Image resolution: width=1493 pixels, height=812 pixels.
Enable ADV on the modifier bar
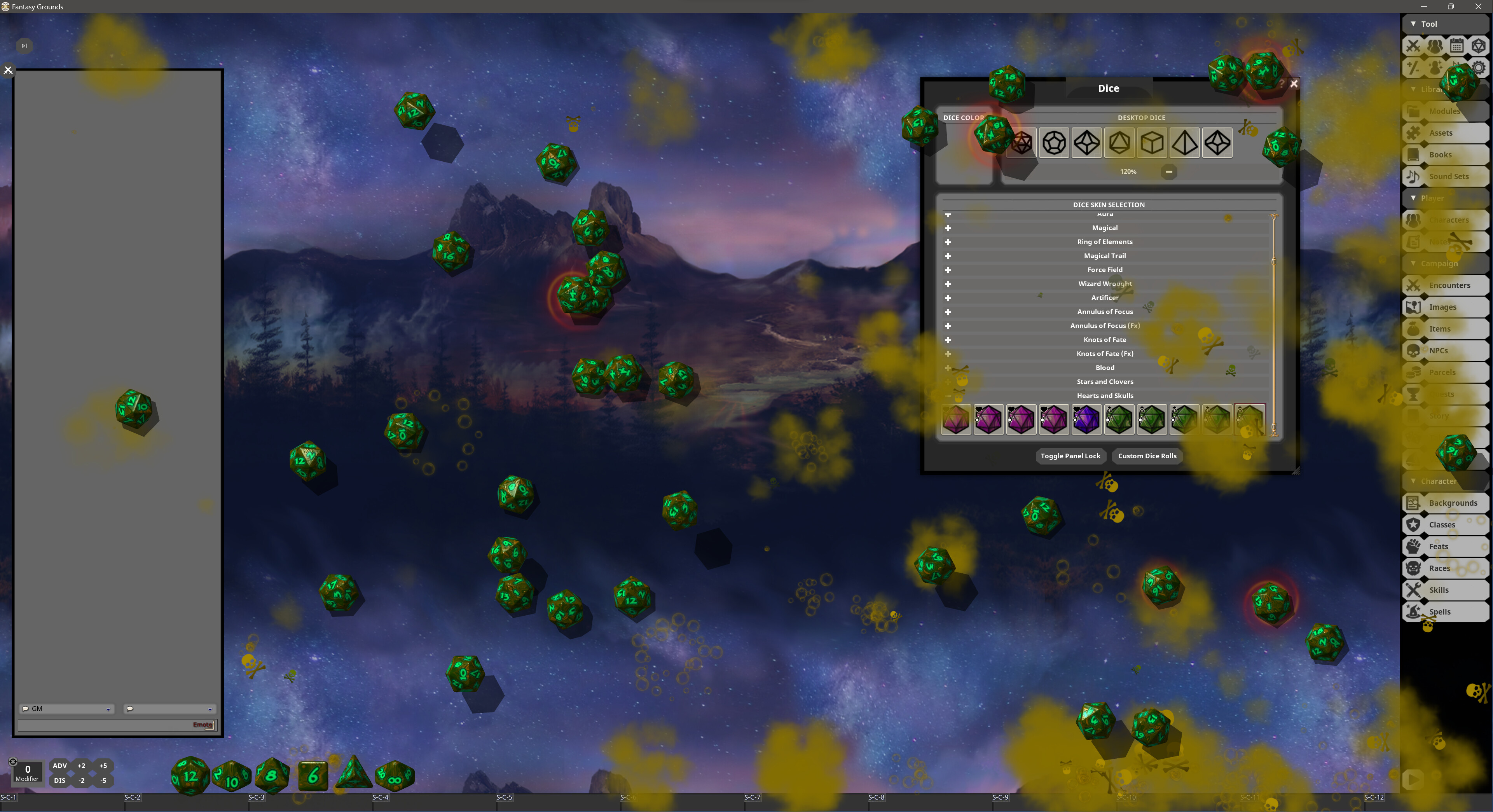coord(60,766)
